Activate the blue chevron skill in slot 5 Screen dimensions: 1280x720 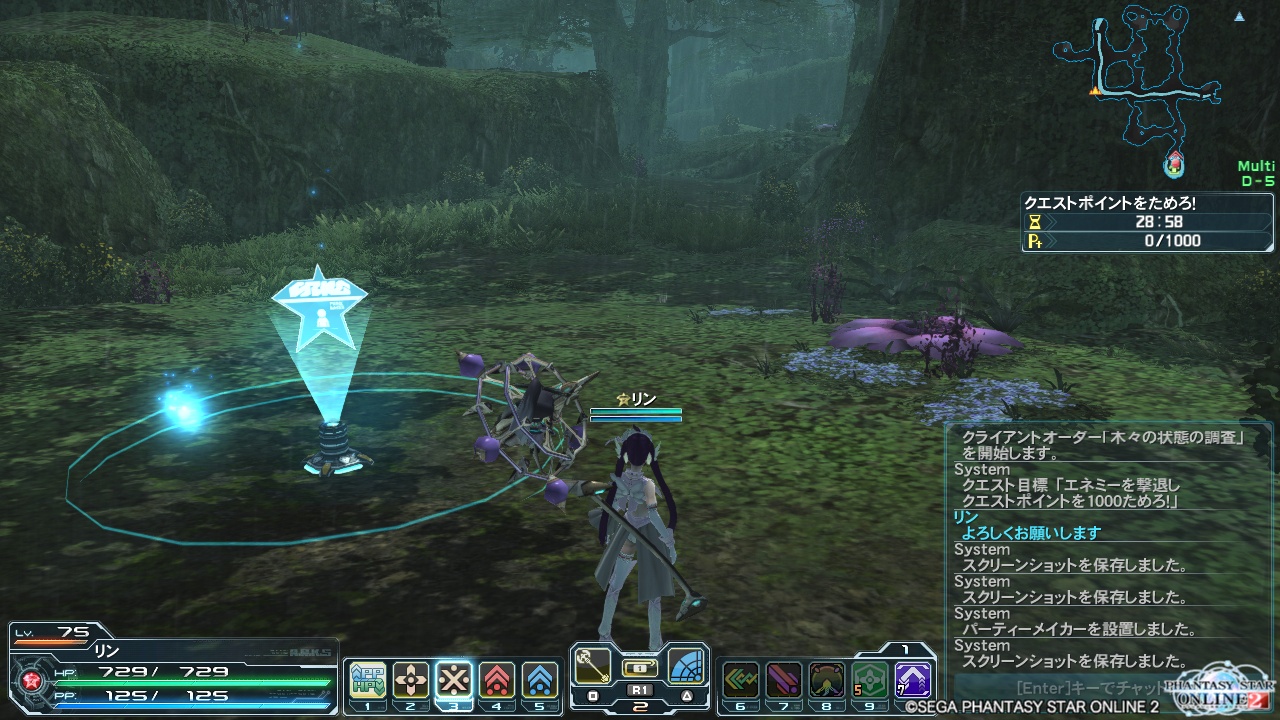(x=540, y=680)
